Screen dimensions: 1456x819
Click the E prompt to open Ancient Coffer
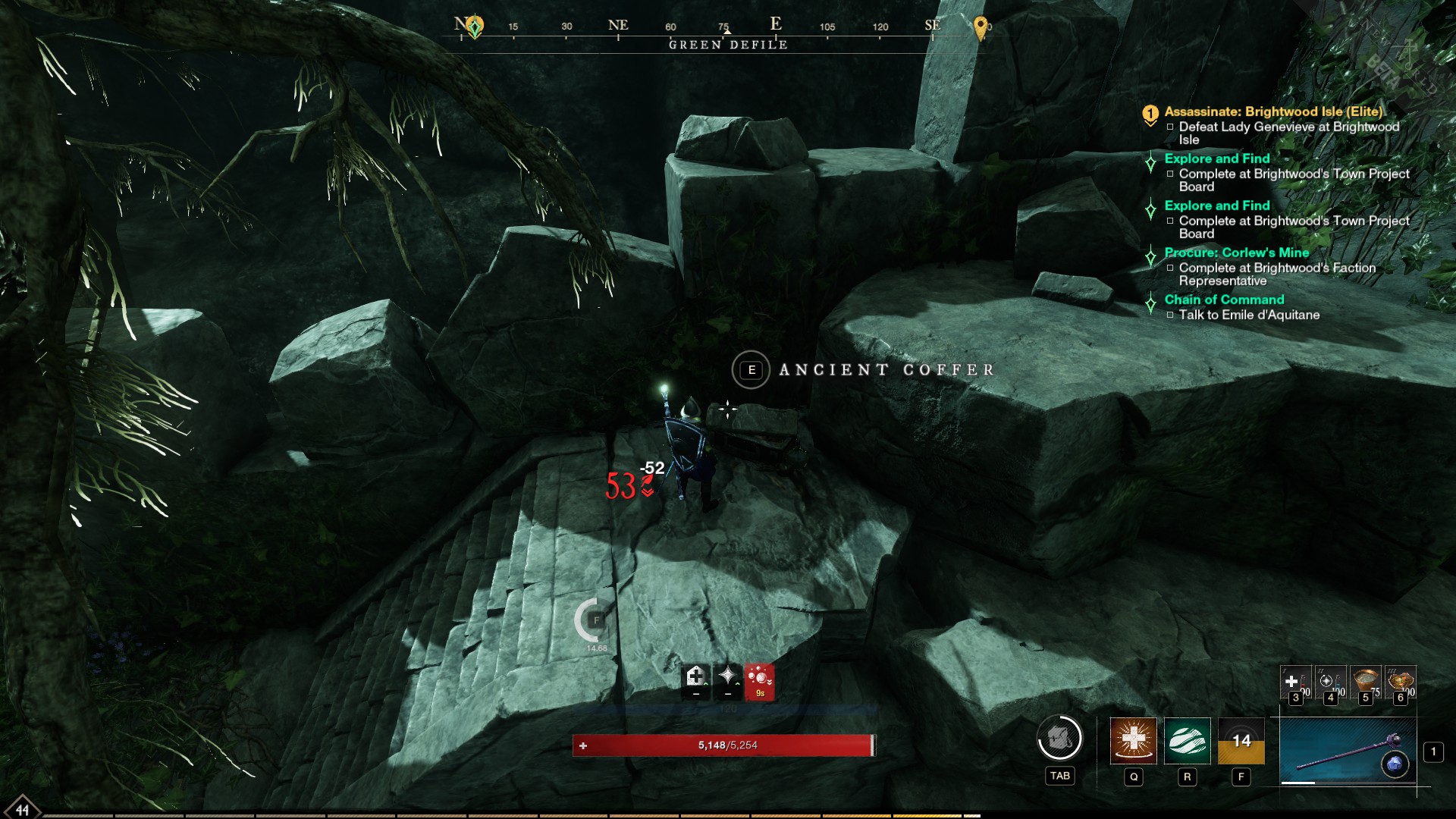[751, 371]
